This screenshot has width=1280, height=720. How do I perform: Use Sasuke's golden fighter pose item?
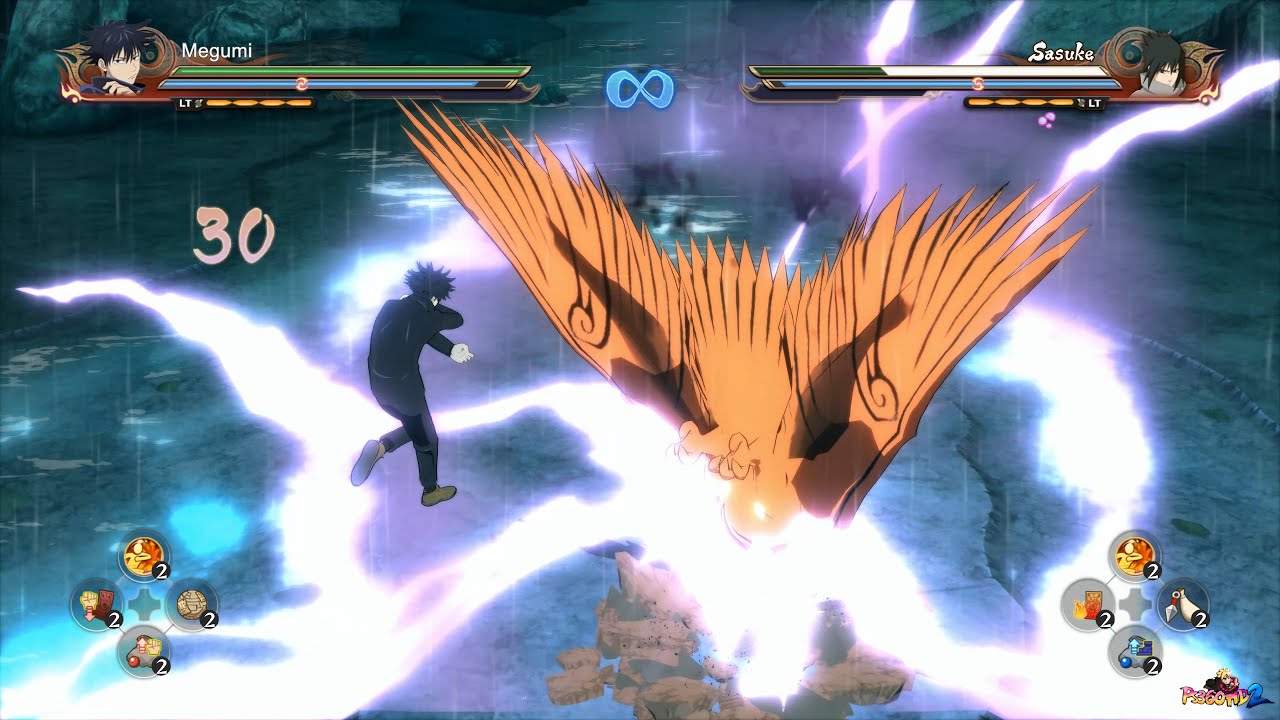[1134, 555]
